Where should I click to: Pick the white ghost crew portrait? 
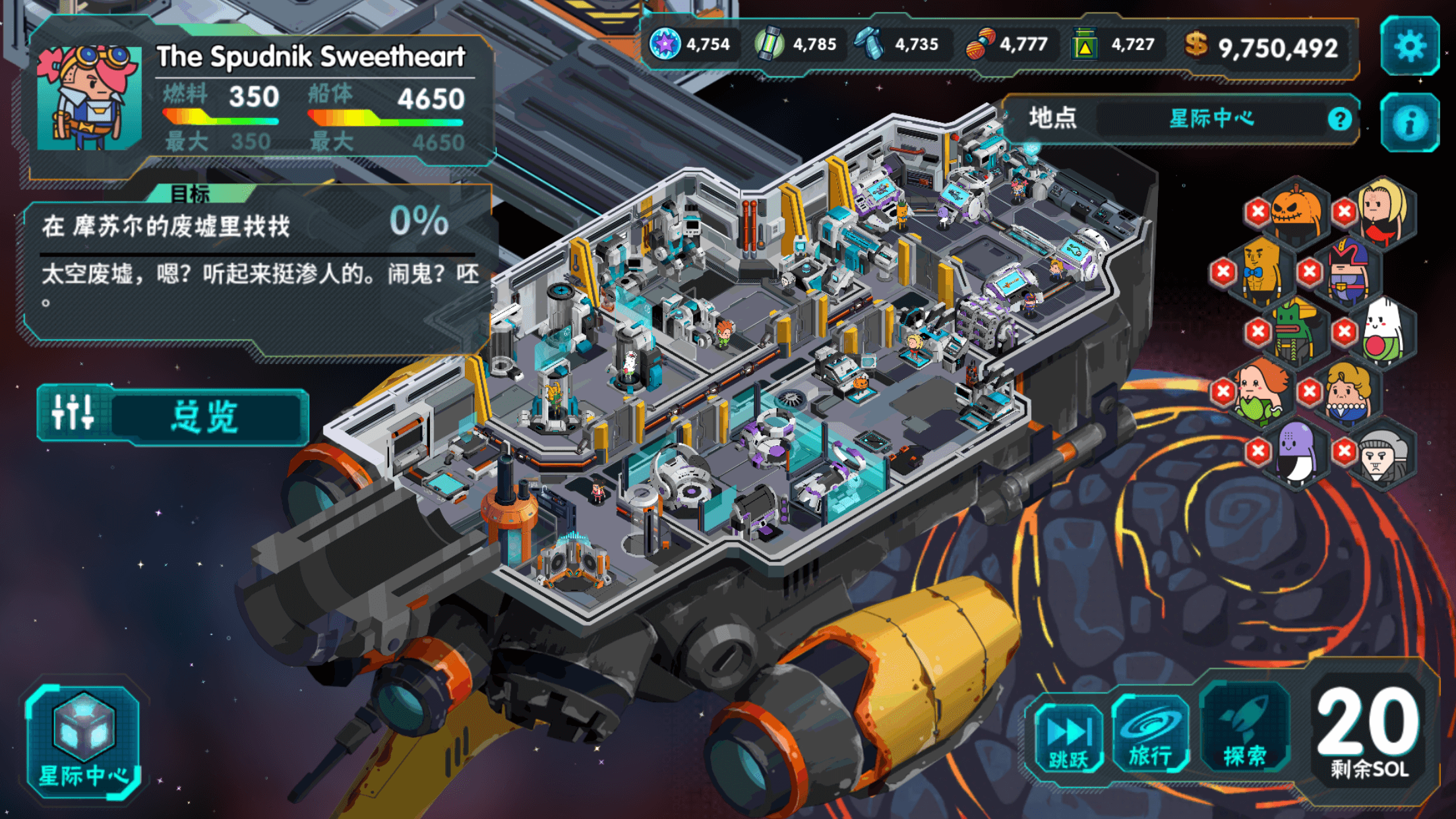pyautogui.click(x=1383, y=331)
